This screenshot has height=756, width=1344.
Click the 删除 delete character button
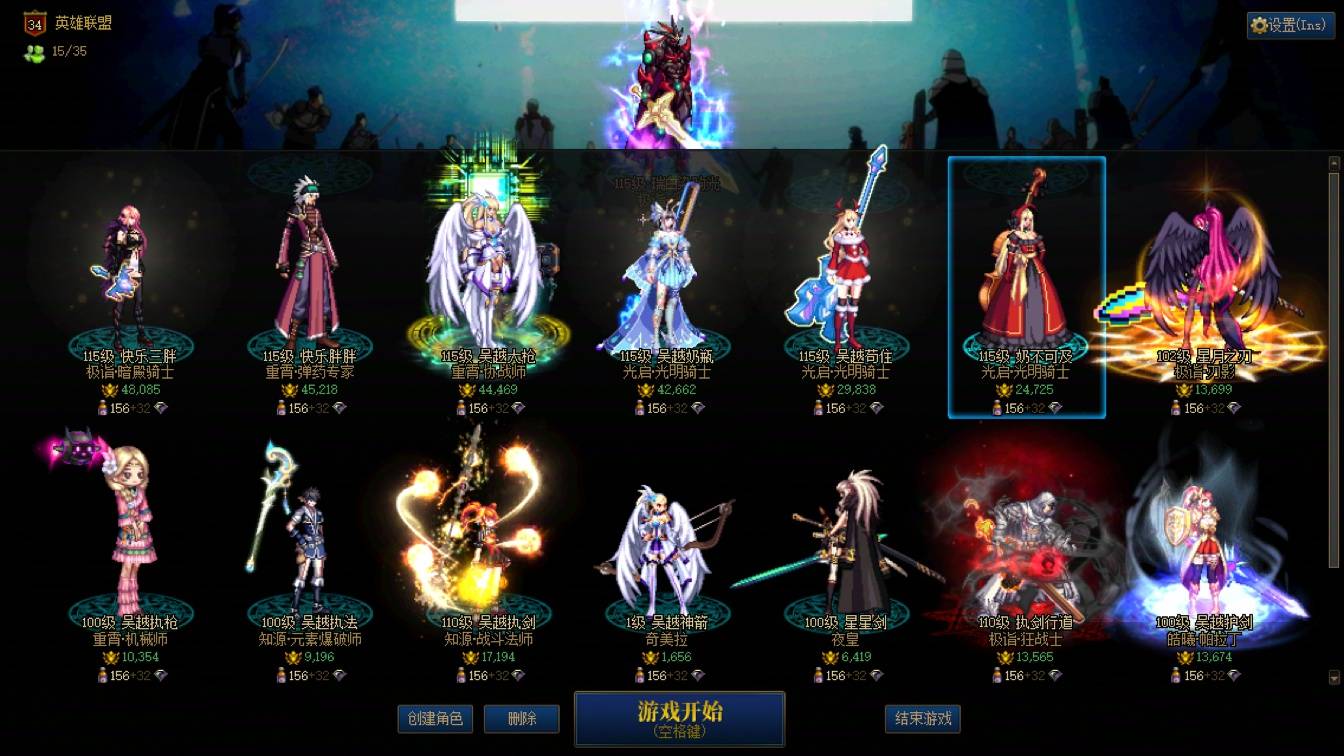521,719
